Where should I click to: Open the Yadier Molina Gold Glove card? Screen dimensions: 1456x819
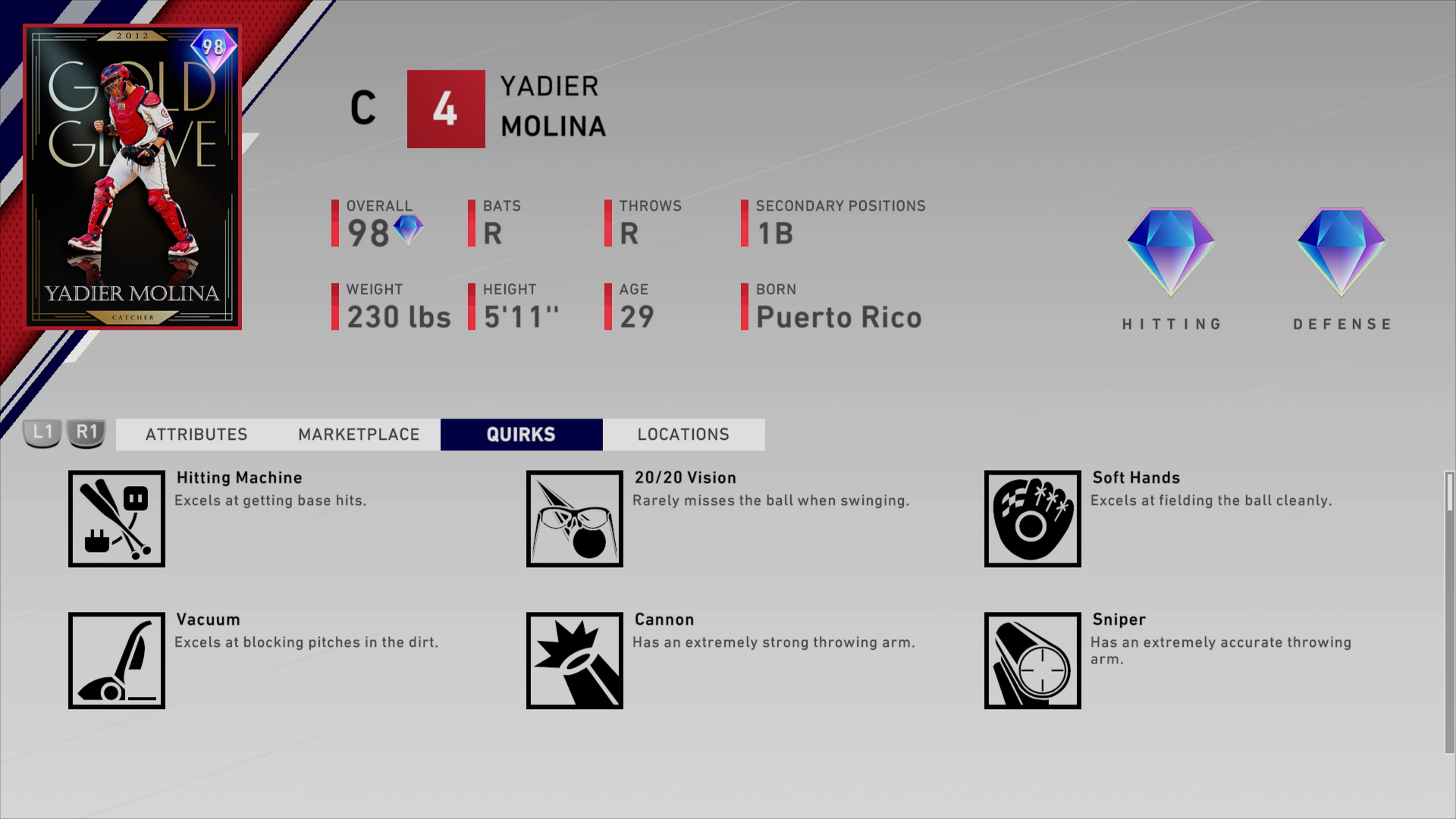pos(133,177)
